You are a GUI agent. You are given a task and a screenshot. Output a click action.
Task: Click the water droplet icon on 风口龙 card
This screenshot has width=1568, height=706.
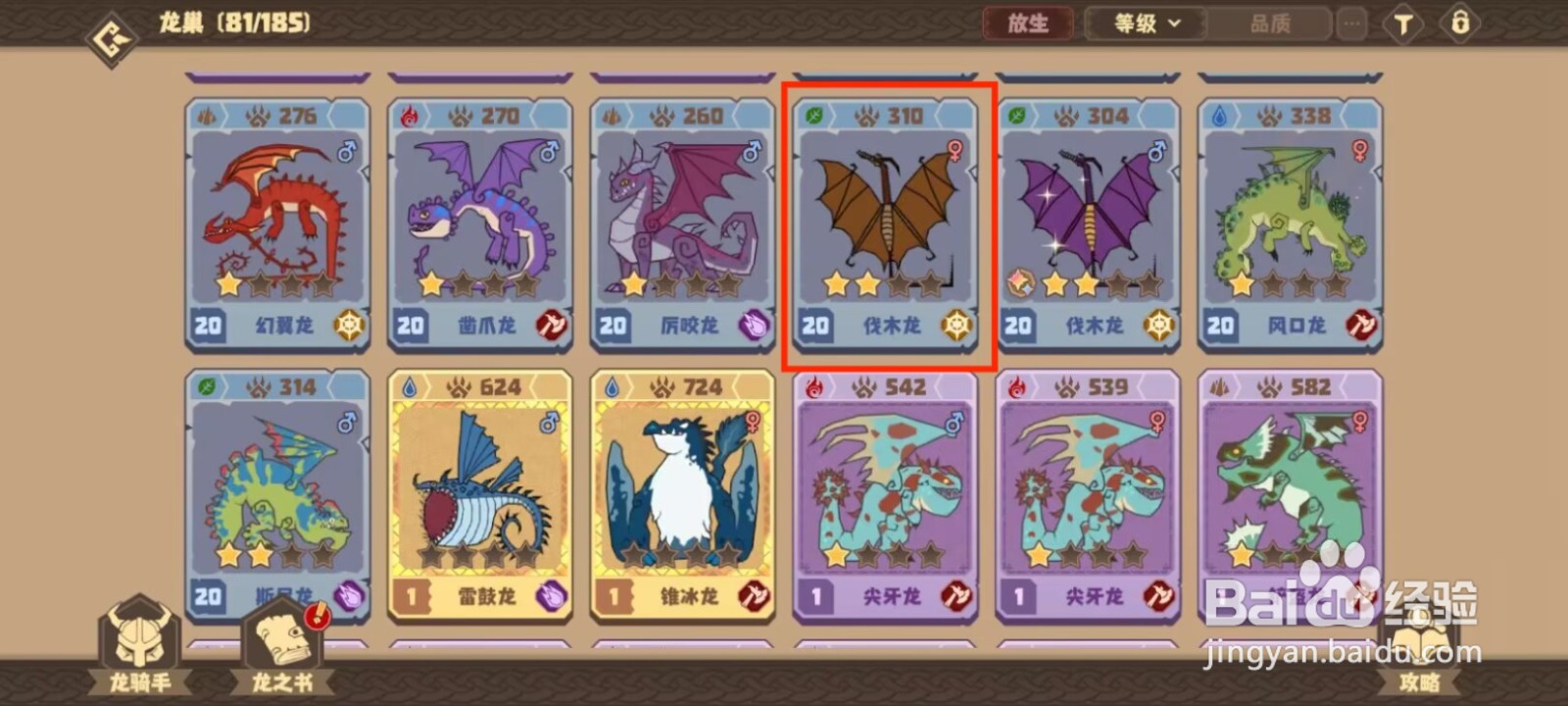point(1218,115)
